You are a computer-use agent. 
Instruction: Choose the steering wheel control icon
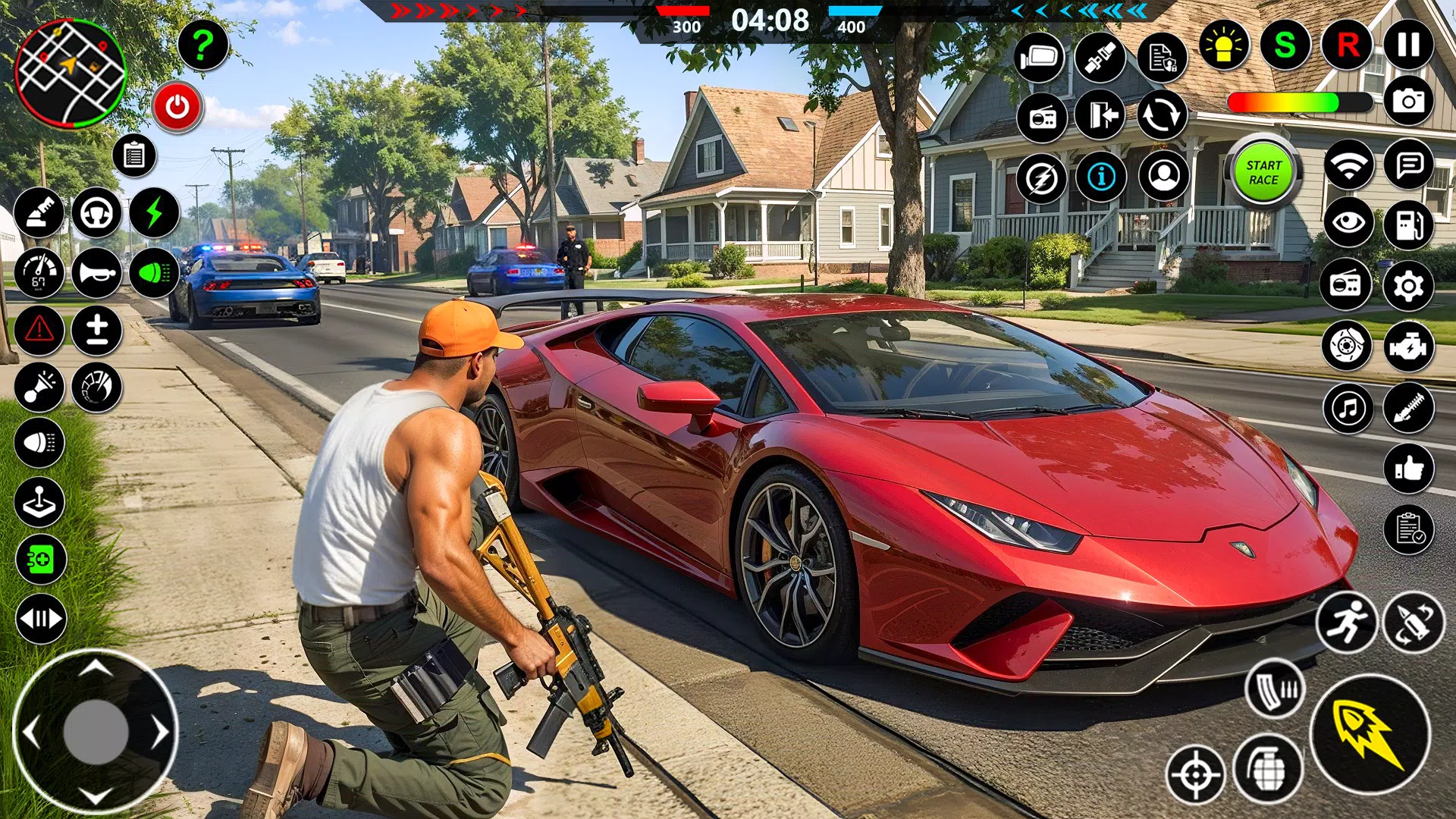[97, 213]
